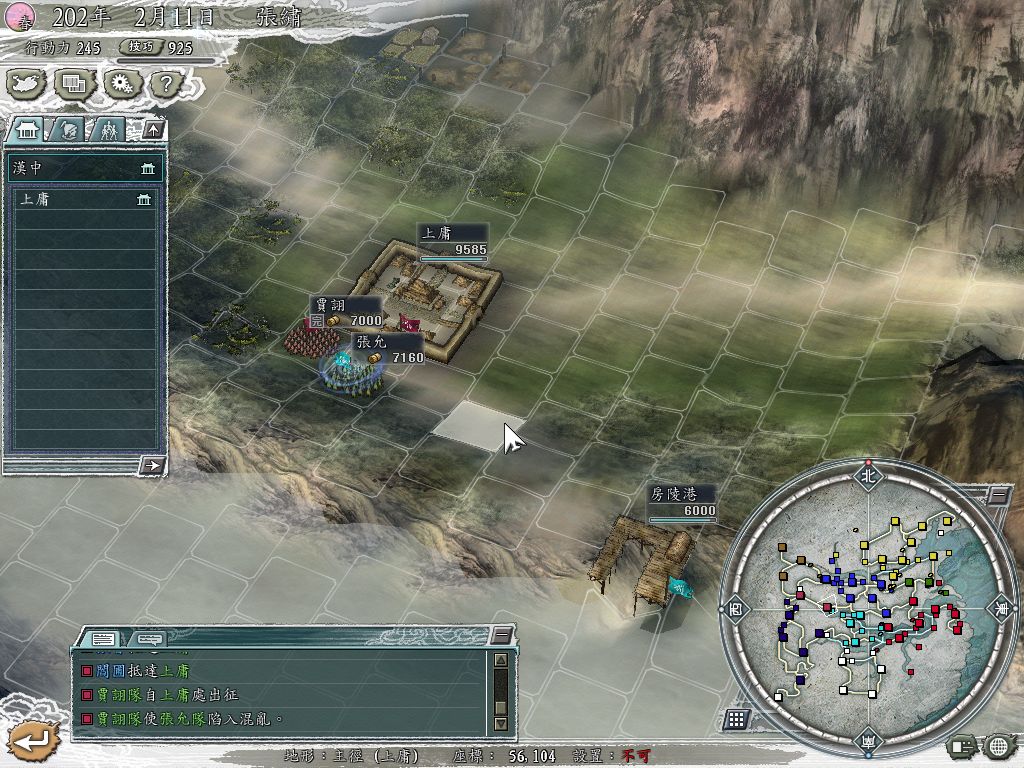
Task: Open the question mark help button
Action: (164, 83)
